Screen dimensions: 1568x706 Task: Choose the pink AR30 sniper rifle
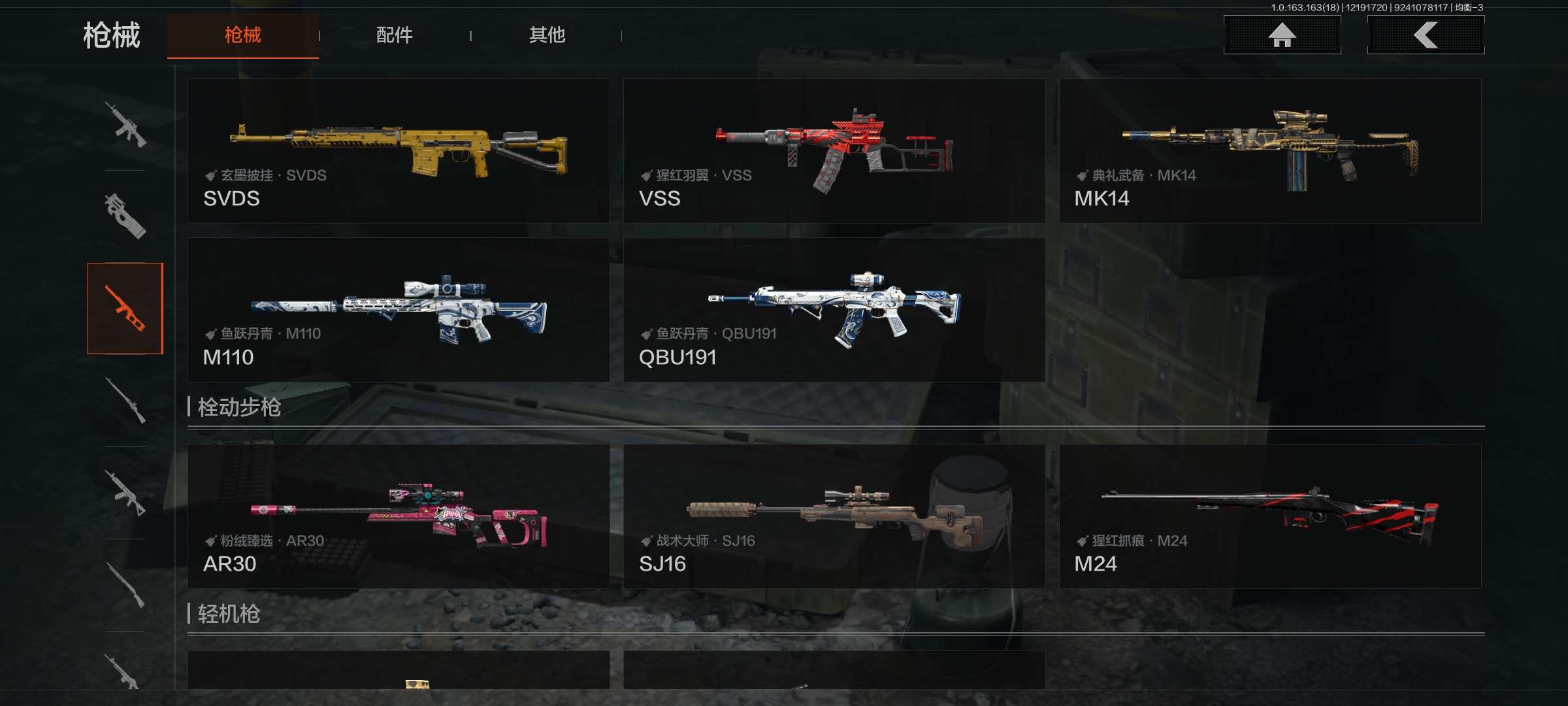click(x=399, y=516)
